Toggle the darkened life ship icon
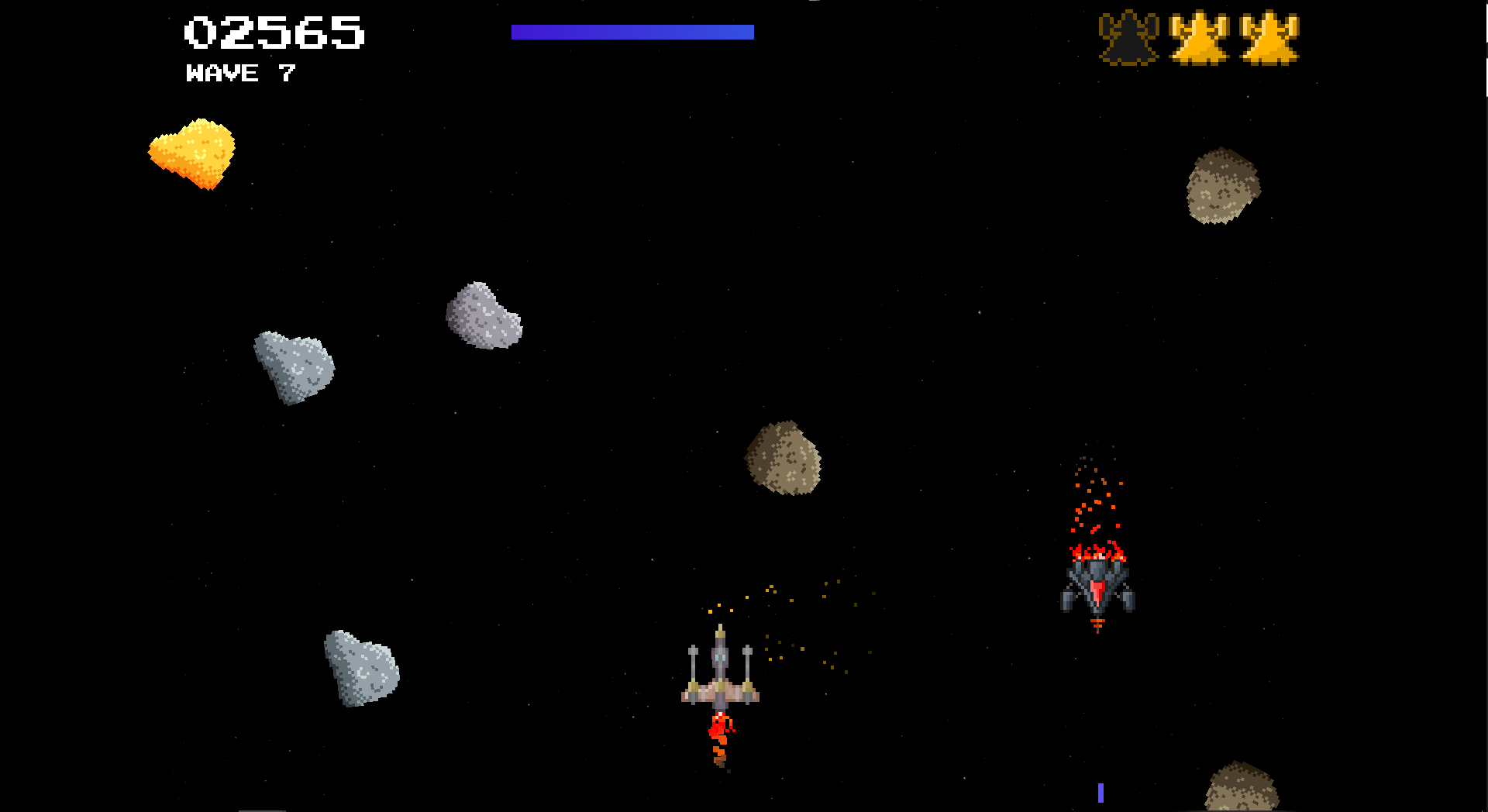This screenshot has height=812, width=1488. point(1128,38)
